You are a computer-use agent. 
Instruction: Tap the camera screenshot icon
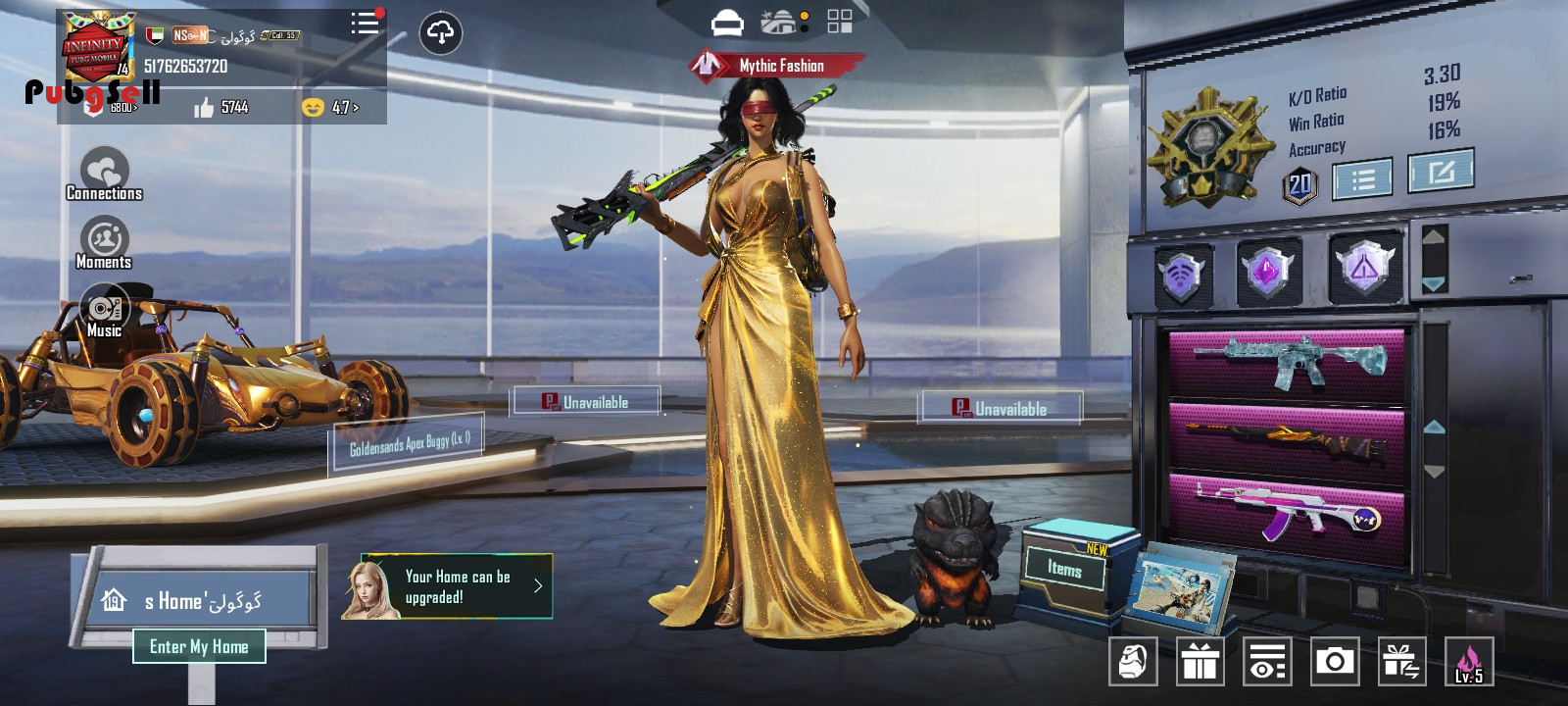point(1334,662)
